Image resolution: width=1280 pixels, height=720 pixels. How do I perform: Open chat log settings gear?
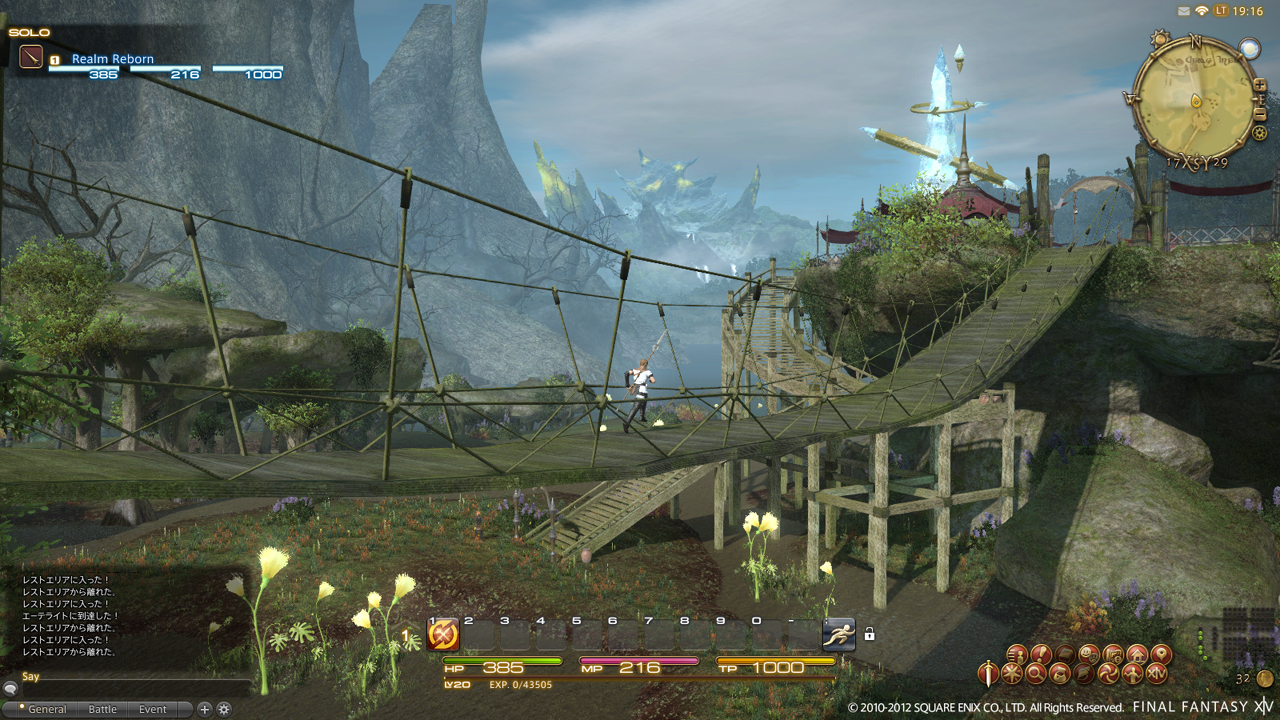point(224,709)
